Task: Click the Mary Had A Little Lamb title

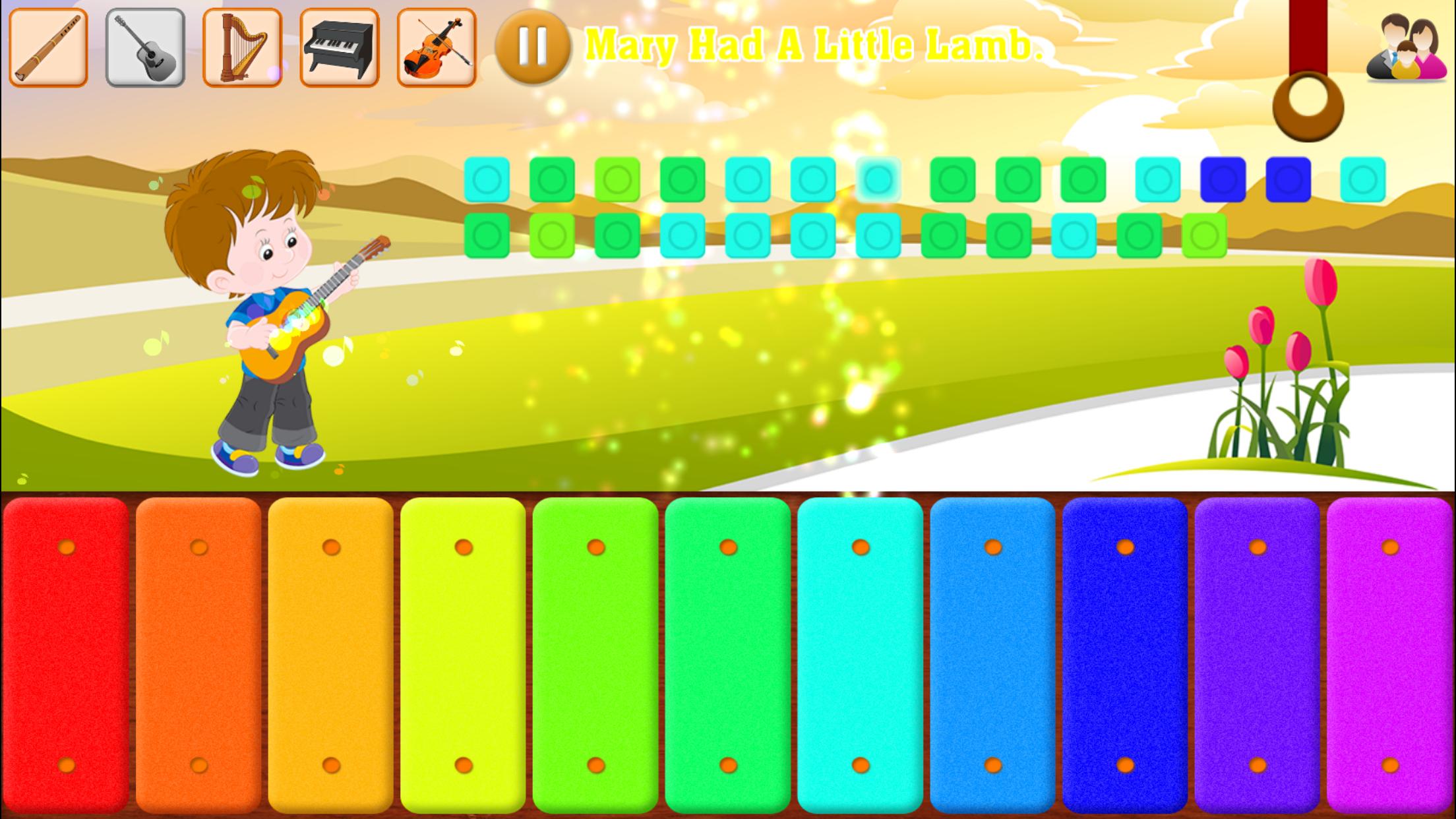Action: (818, 46)
